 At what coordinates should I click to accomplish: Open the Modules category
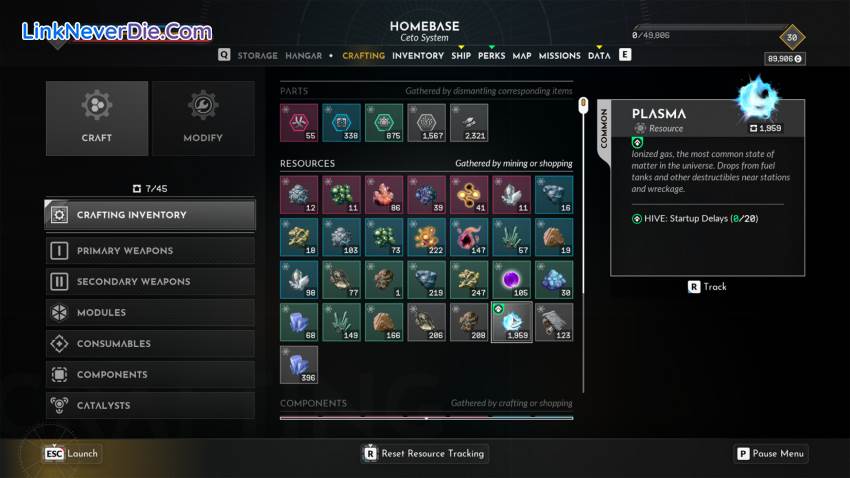click(x=150, y=313)
